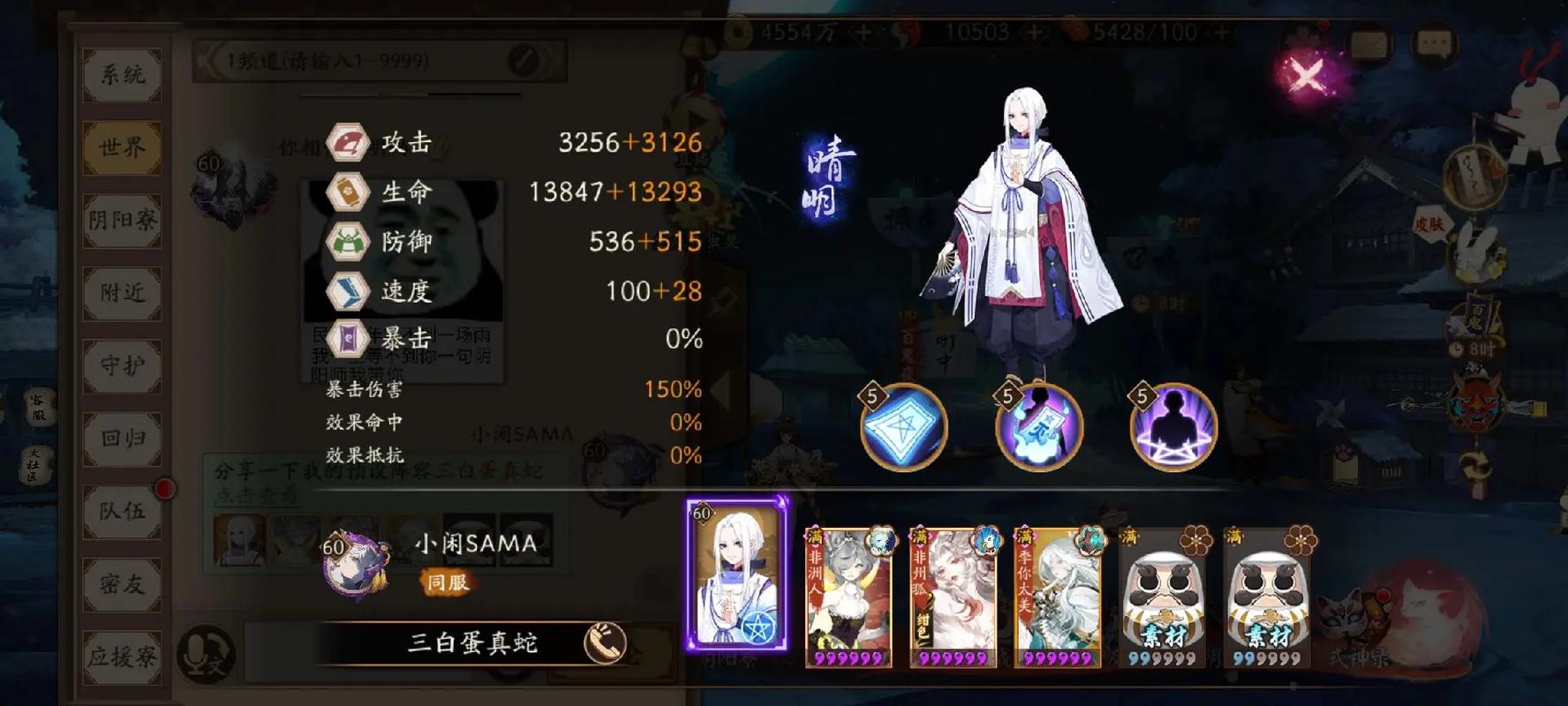Select the blue pentagram talisman skill icon
1568x706 pixels.
pos(903,428)
